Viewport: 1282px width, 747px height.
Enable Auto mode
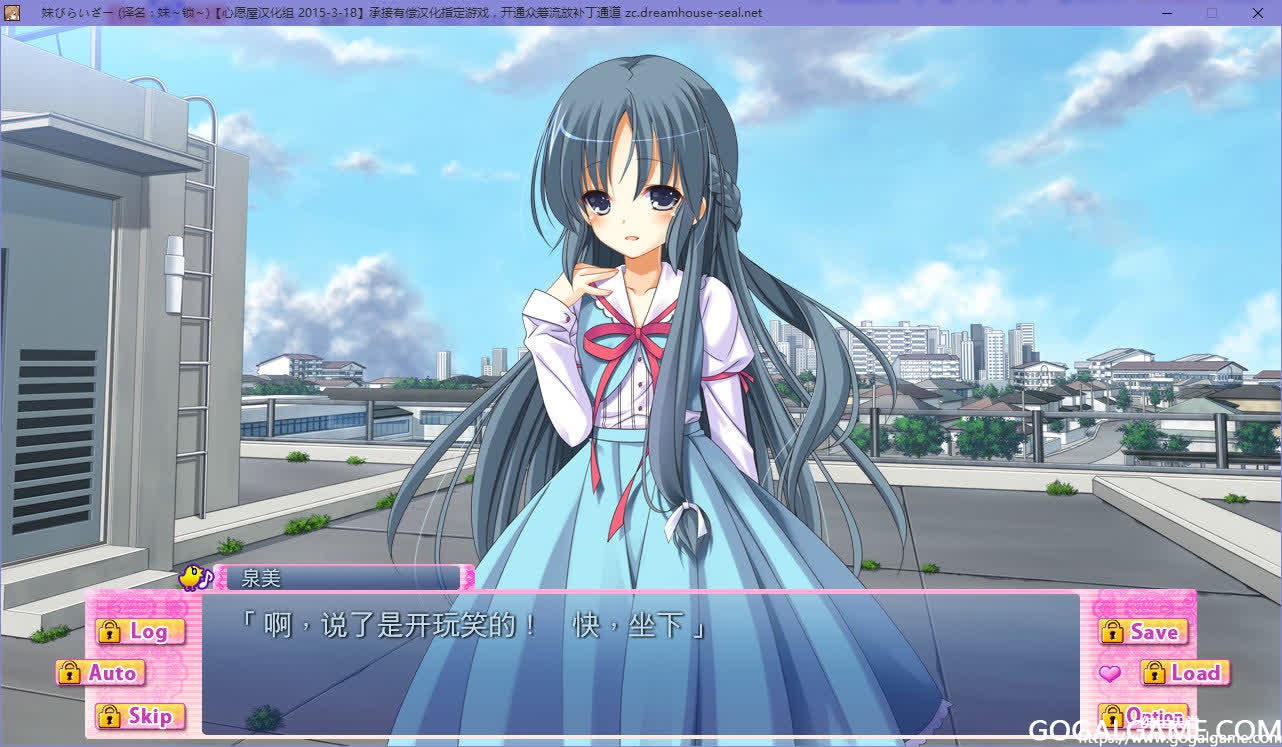point(101,673)
